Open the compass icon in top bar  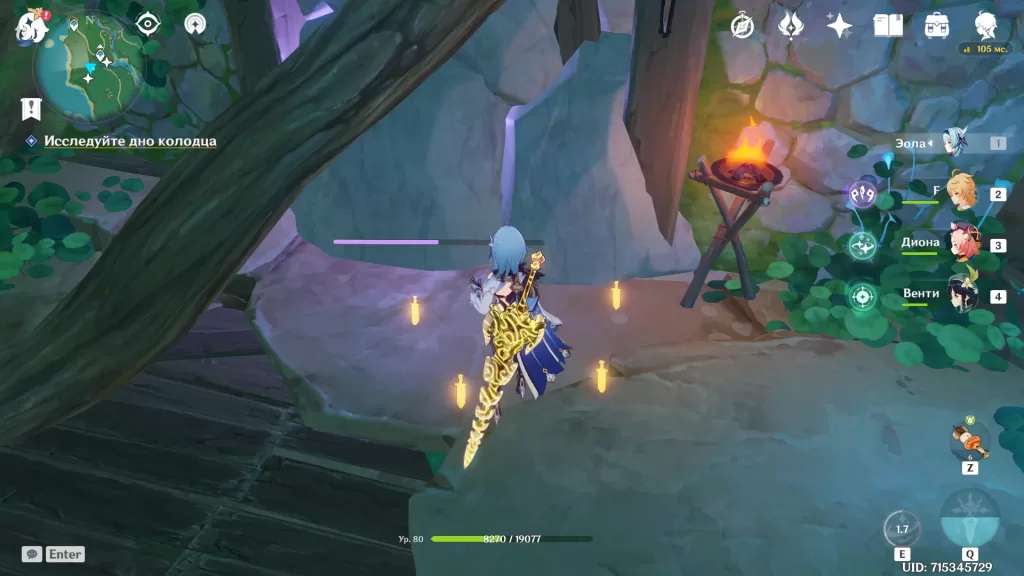(x=742, y=26)
